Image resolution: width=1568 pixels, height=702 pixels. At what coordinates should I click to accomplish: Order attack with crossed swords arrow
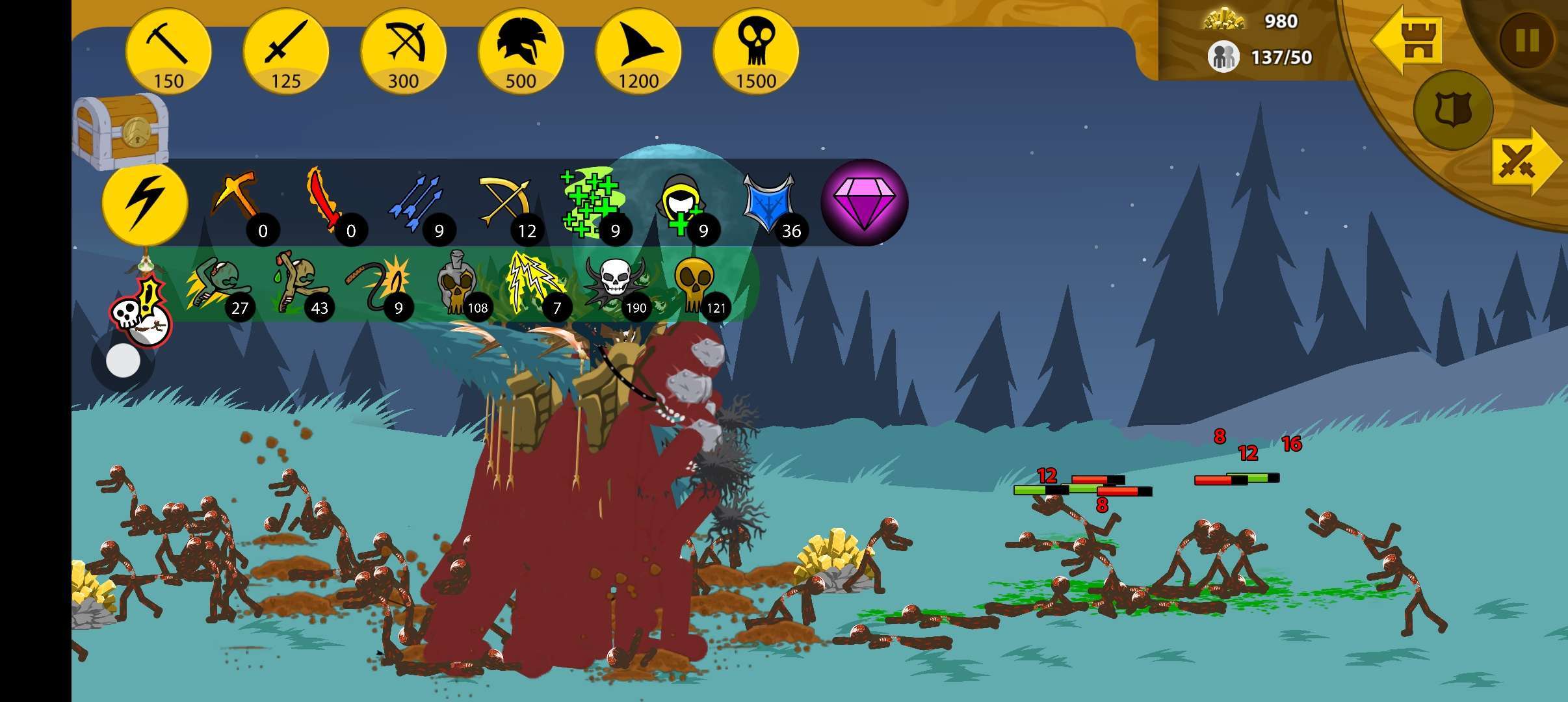tap(1524, 161)
